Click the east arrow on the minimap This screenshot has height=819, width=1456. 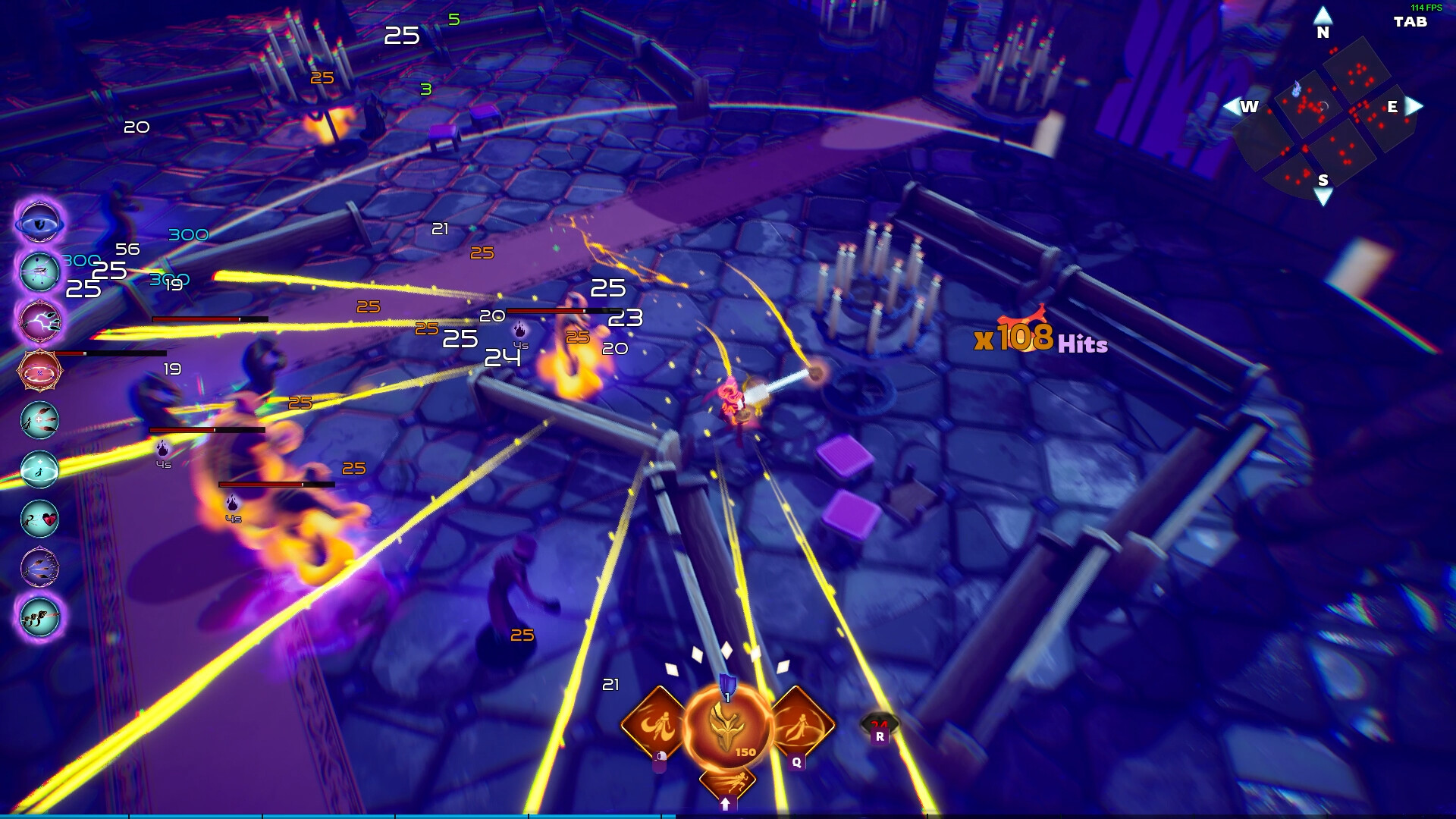click(1414, 106)
